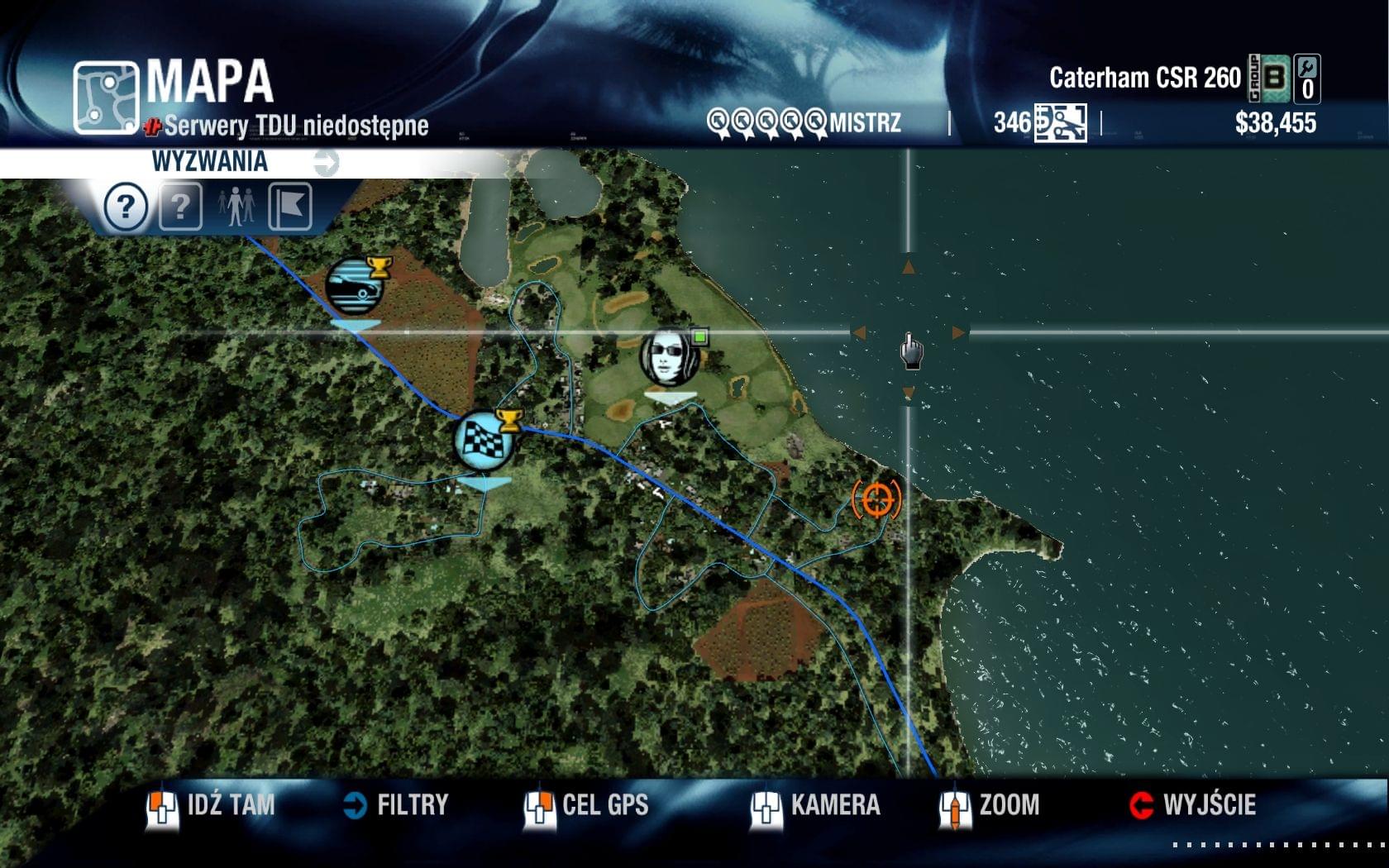Open the FILTRY option

coord(396,805)
